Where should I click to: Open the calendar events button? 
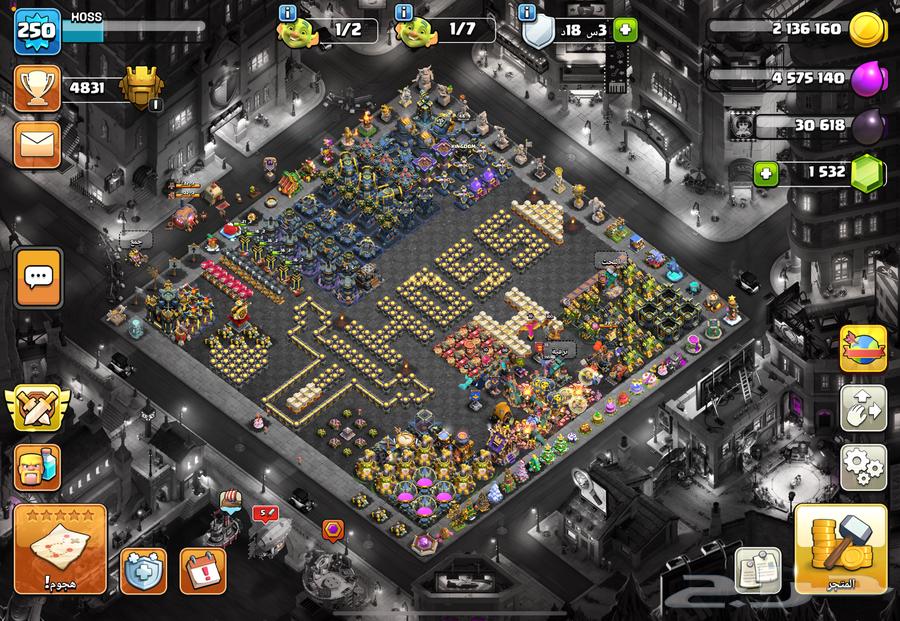pos(202,569)
